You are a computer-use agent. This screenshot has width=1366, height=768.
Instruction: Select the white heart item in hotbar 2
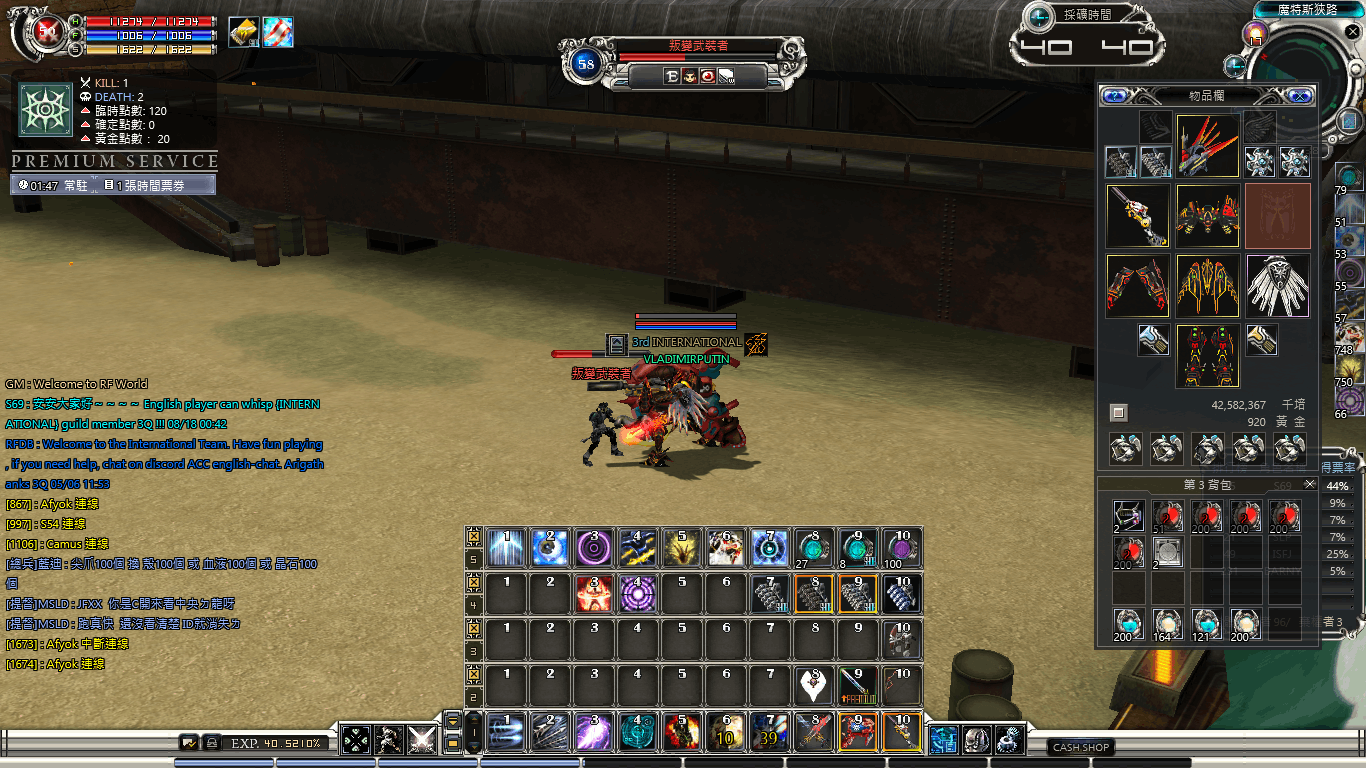pos(814,686)
